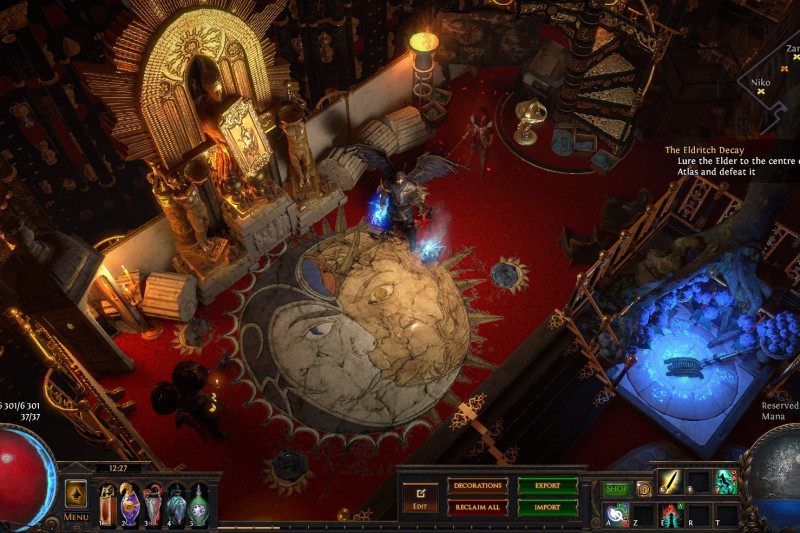This screenshot has height=533, width=800.
Task: Use the purple flask in slot 2
Action: click(x=130, y=504)
